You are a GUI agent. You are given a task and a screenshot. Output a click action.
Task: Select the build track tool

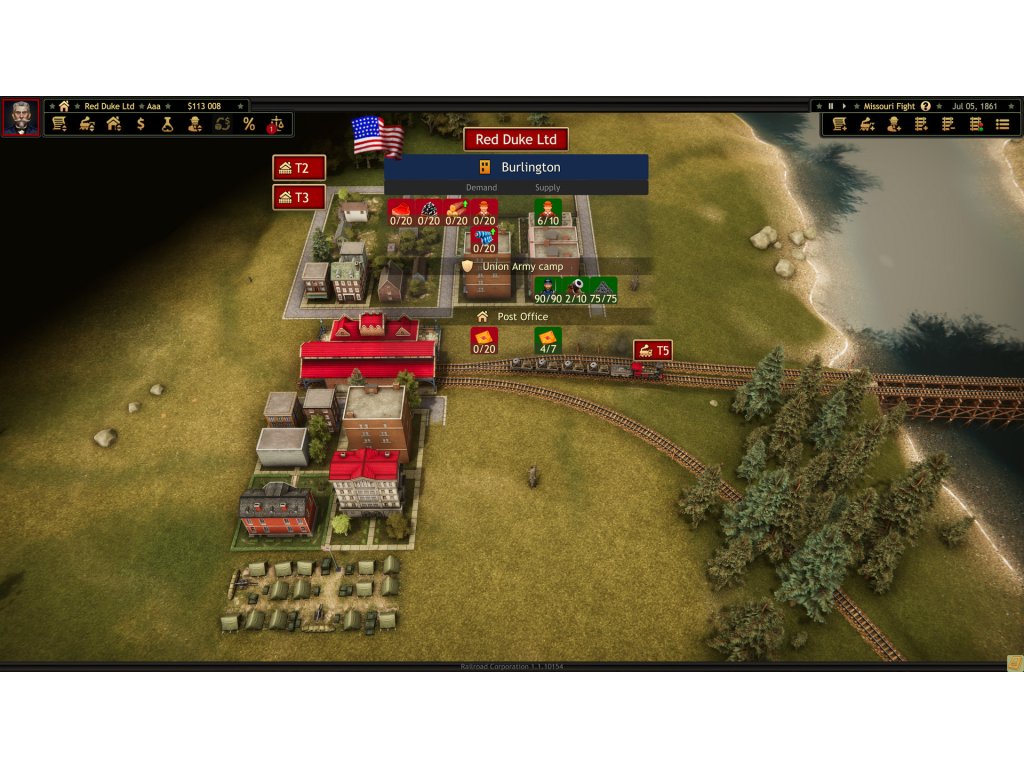[921, 124]
